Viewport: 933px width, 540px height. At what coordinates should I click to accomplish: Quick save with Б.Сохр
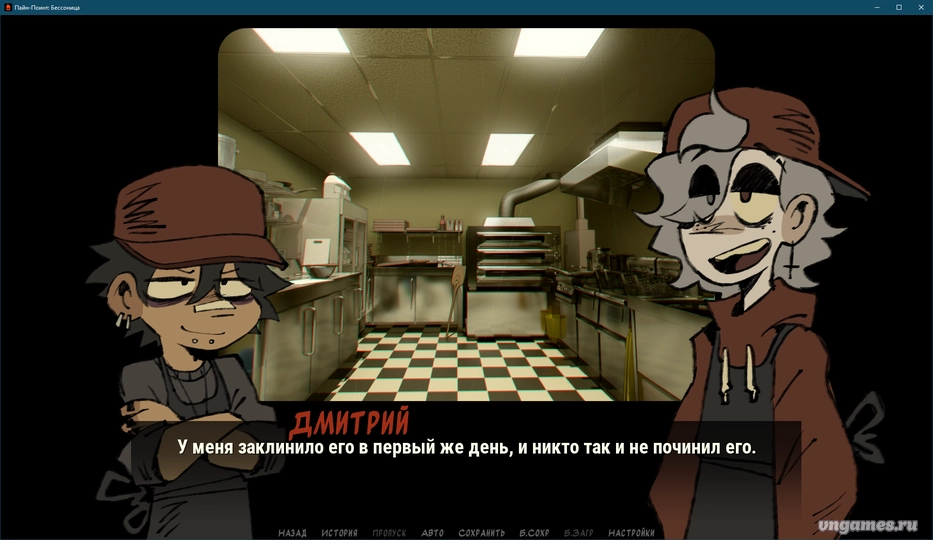(534, 533)
